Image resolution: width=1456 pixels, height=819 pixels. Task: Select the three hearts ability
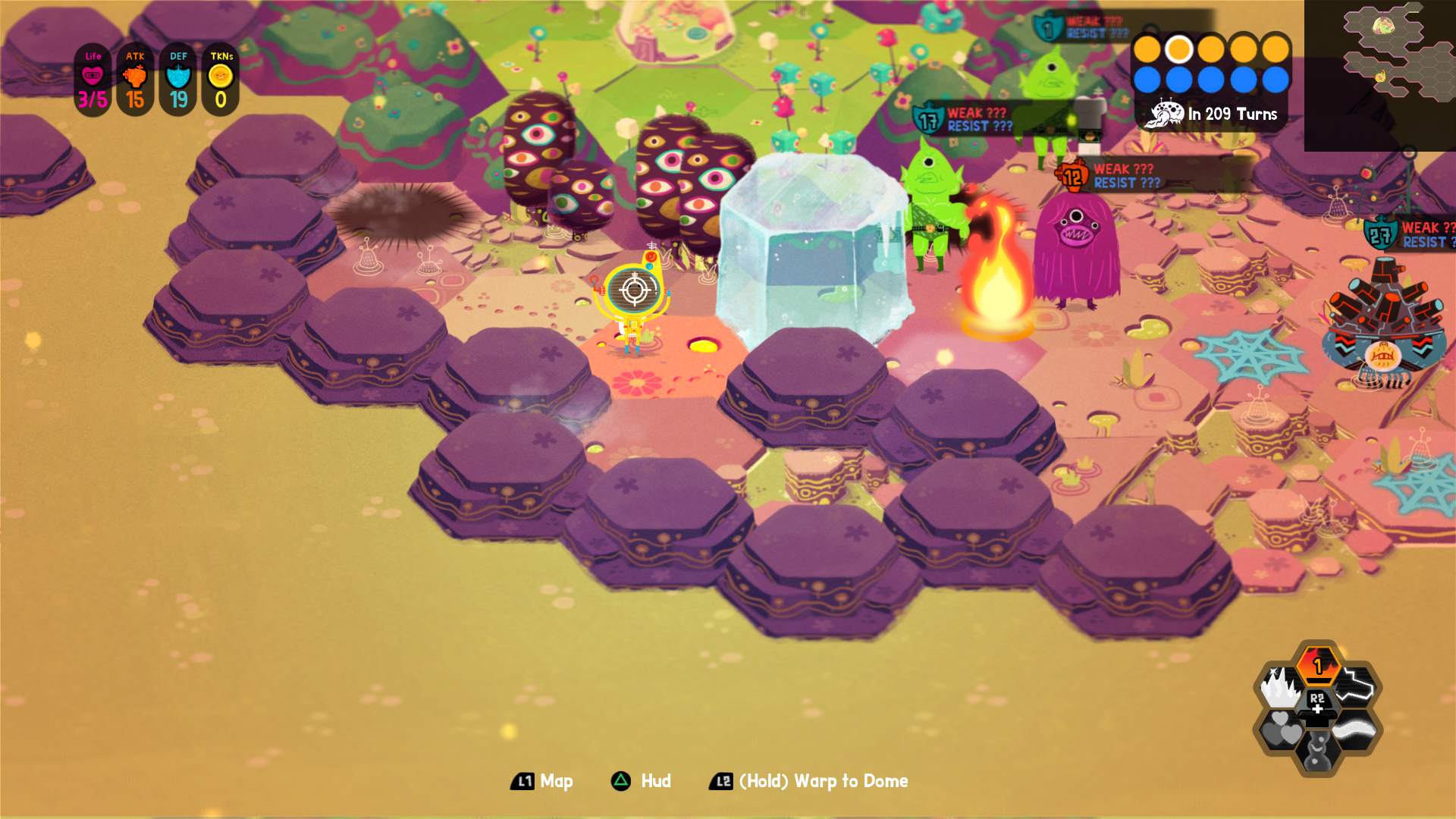click(x=1281, y=730)
